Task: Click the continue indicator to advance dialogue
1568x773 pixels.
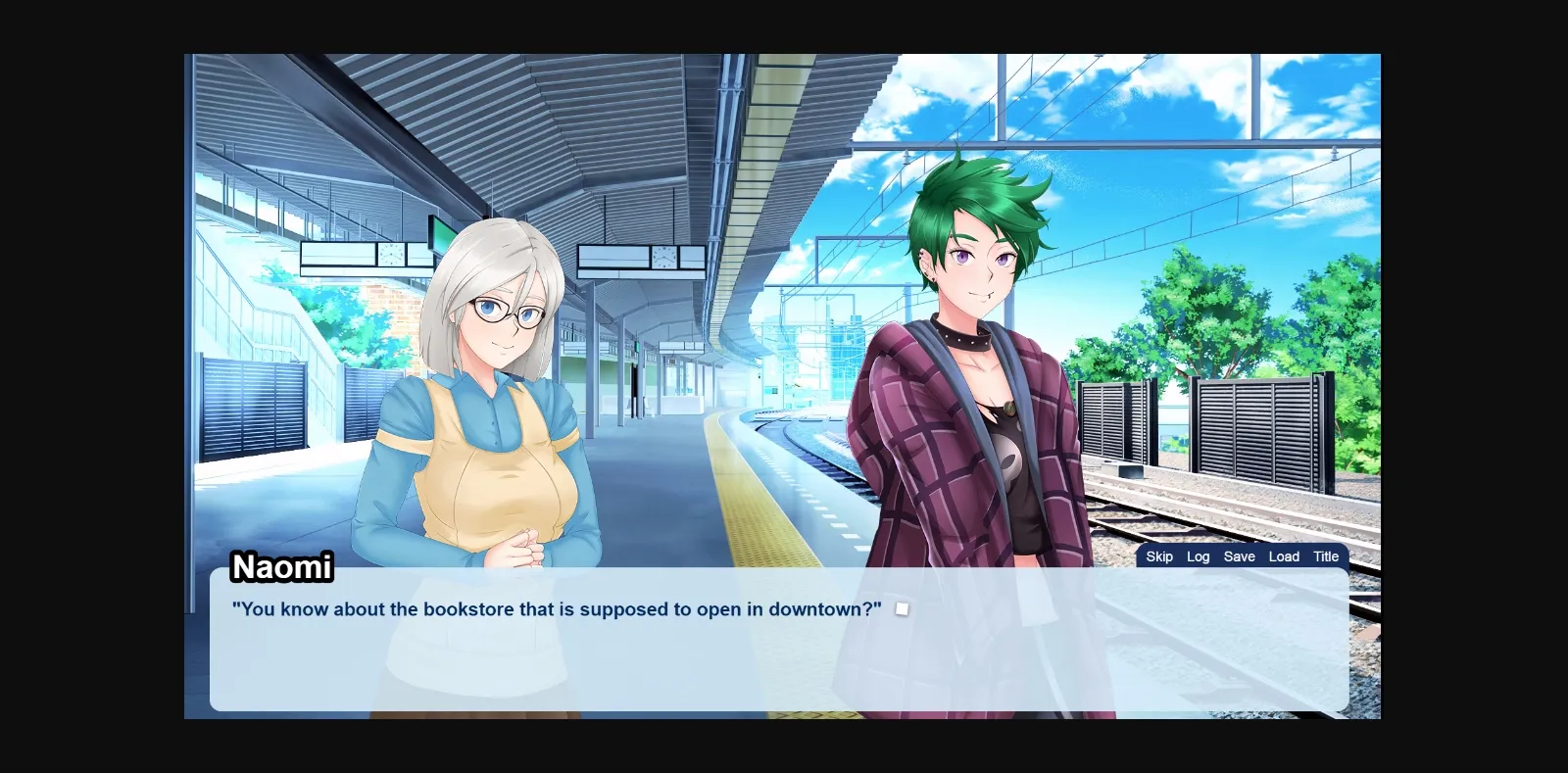Action: click(x=901, y=607)
